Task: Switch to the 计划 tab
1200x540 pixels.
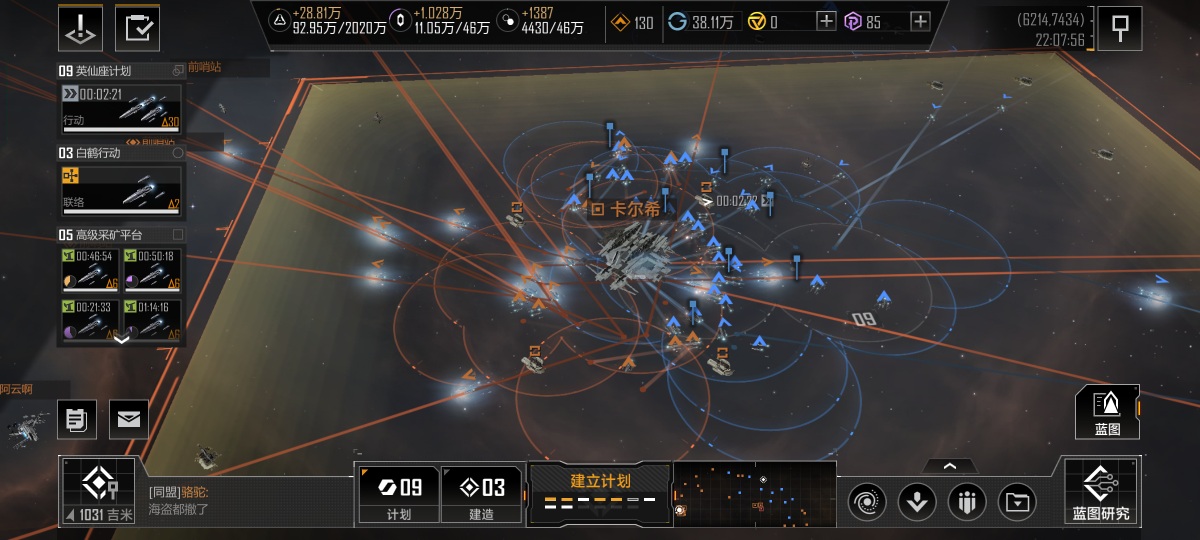Action: pos(398,495)
